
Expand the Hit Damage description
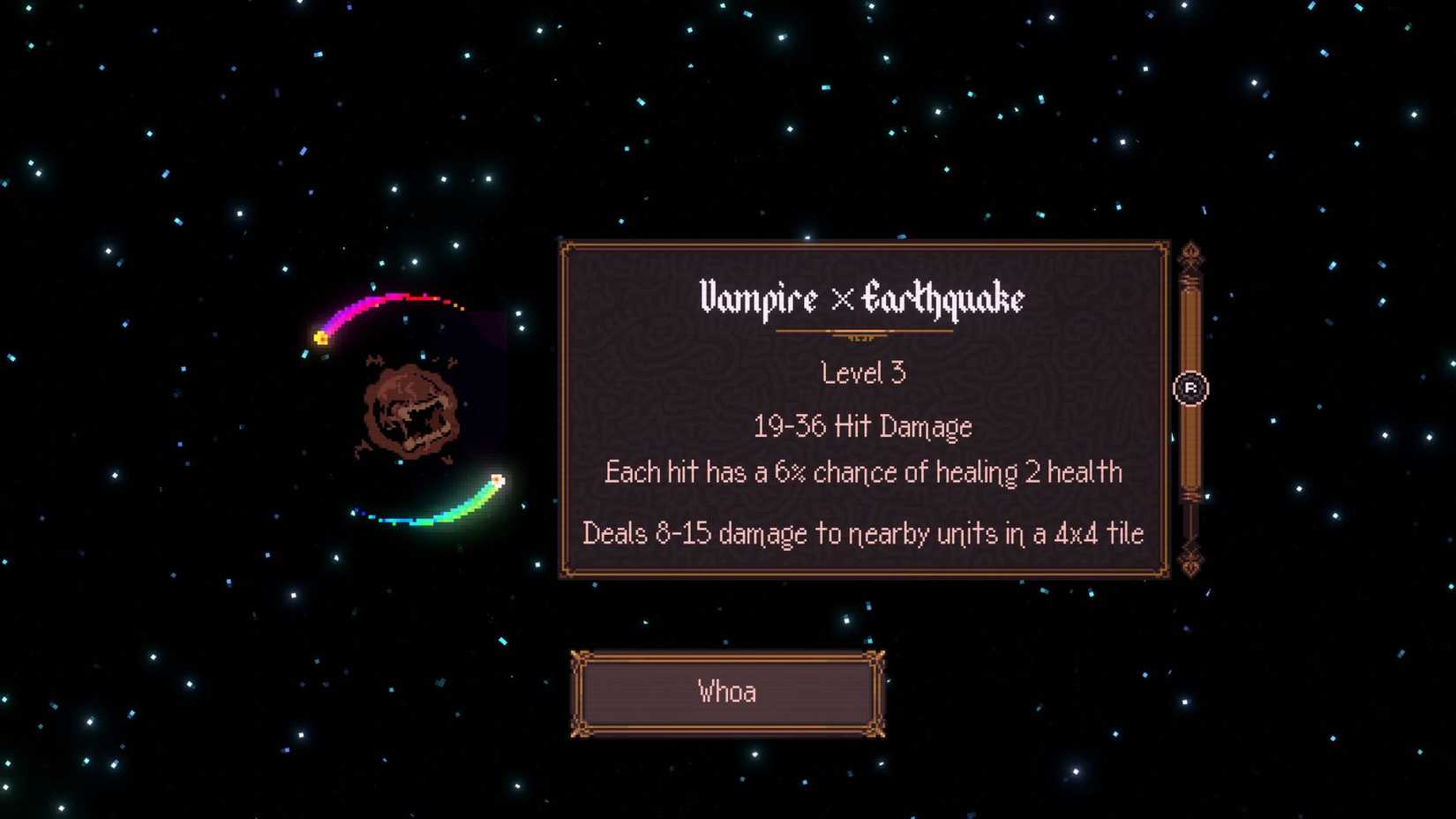[863, 426]
